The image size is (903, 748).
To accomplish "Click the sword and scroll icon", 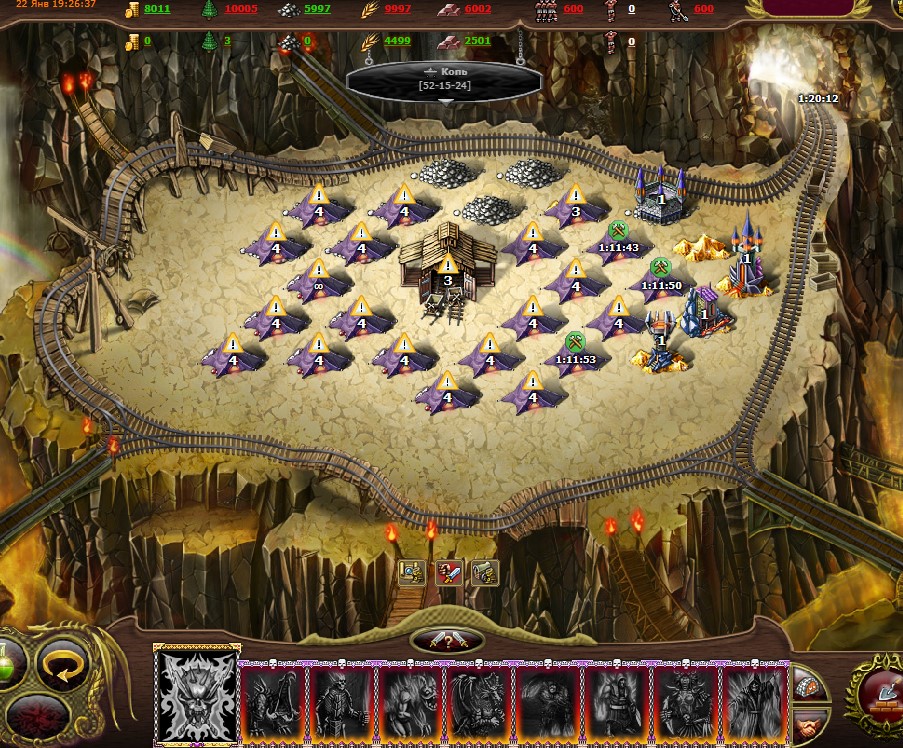I will click(449, 572).
